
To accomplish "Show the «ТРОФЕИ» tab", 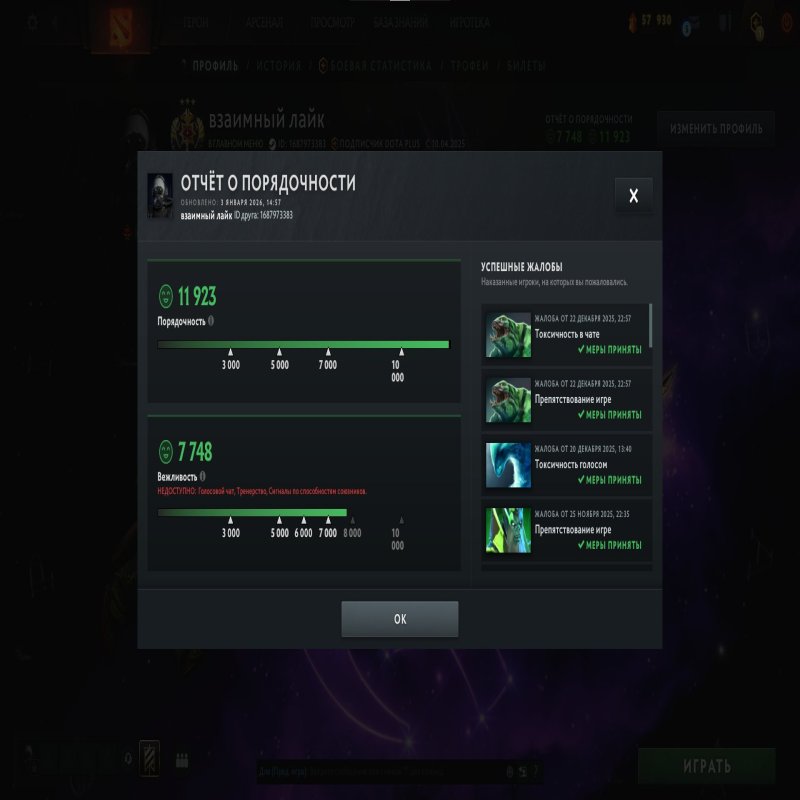I will point(469,66).
